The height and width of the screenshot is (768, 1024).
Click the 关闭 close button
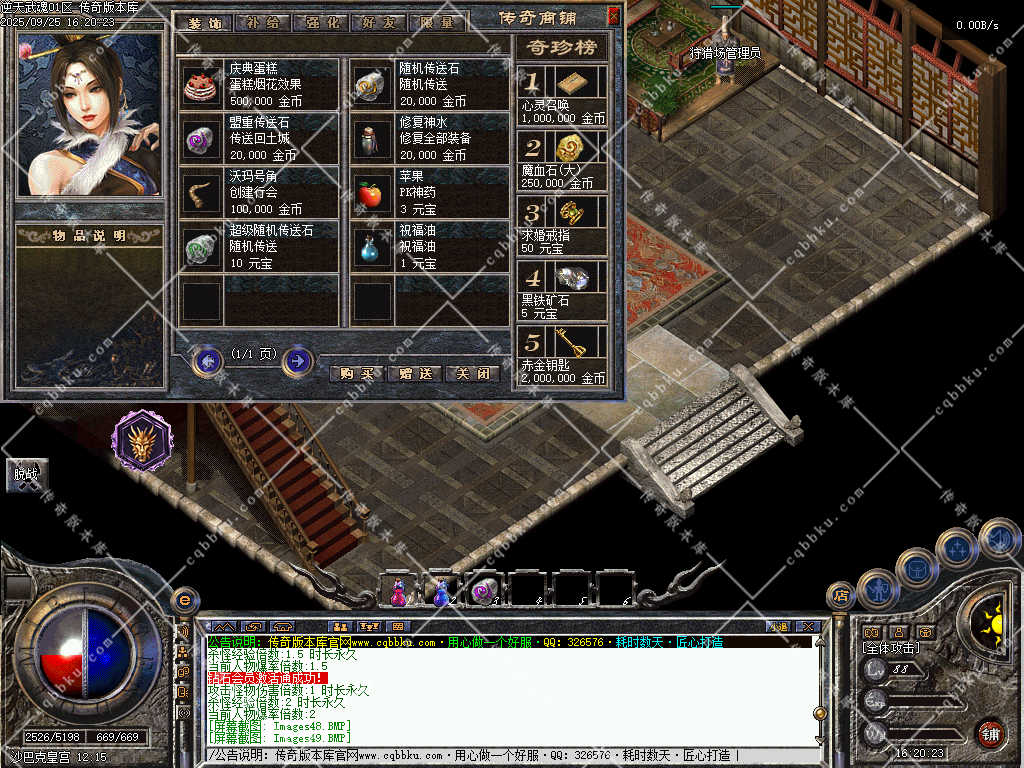(471, 373)
